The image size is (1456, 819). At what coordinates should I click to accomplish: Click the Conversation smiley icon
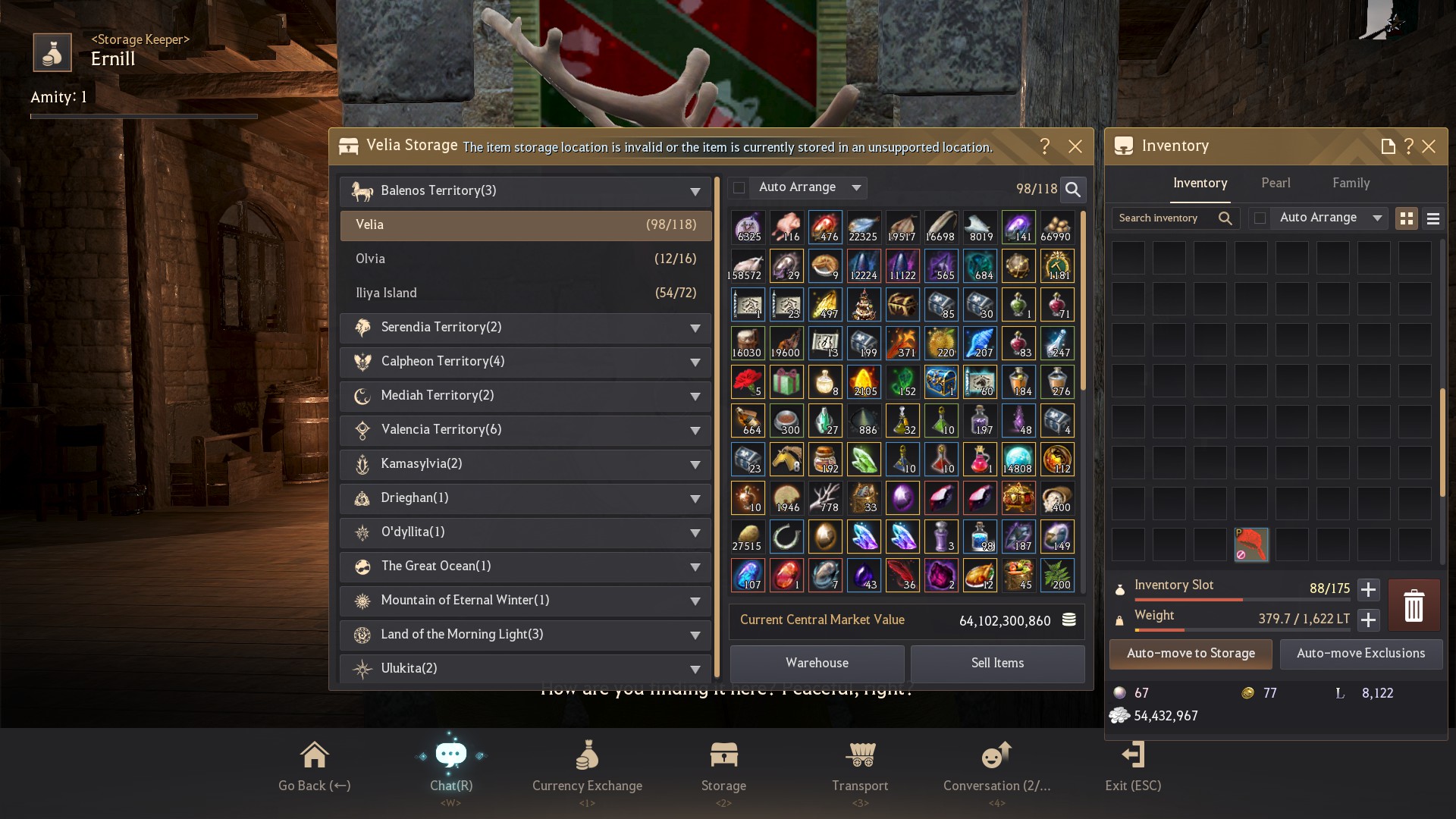click(996, 755)
